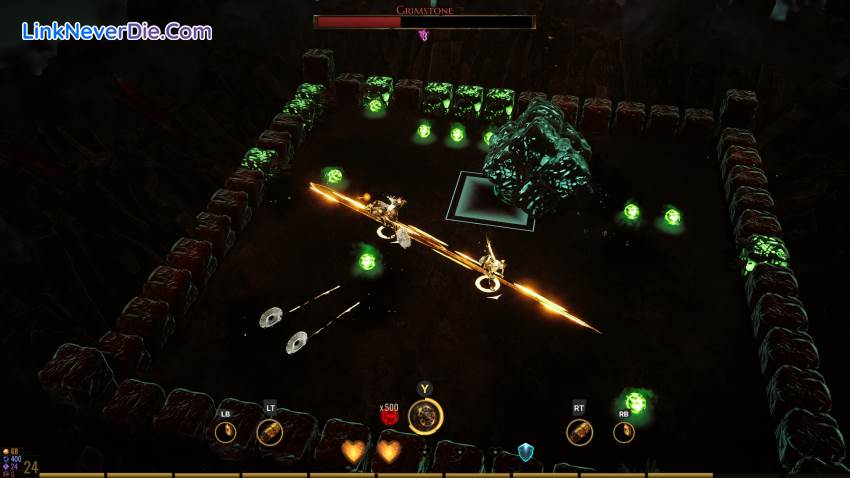Viewport: 850px width, 478px height.
Task: Activate the ability icon labeled LB
Action: [x=226, y=432]
